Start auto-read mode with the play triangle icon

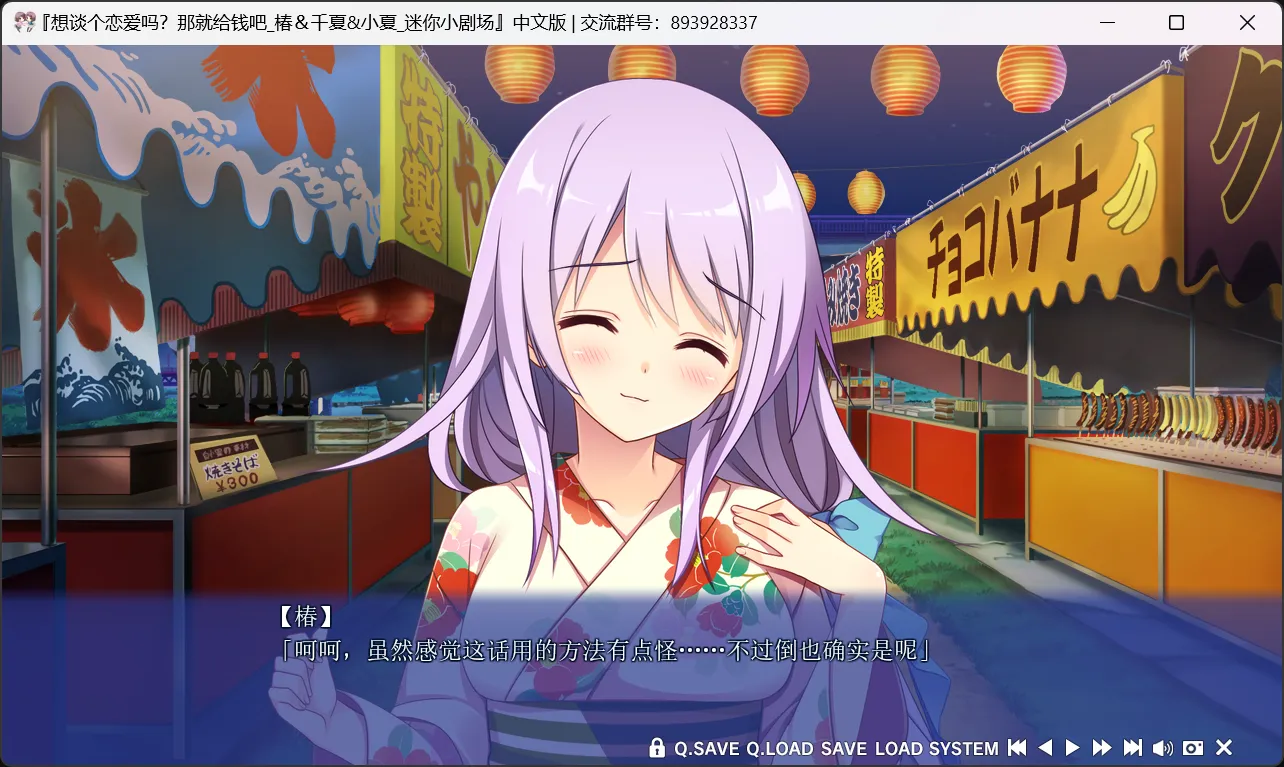[1071, 748]
